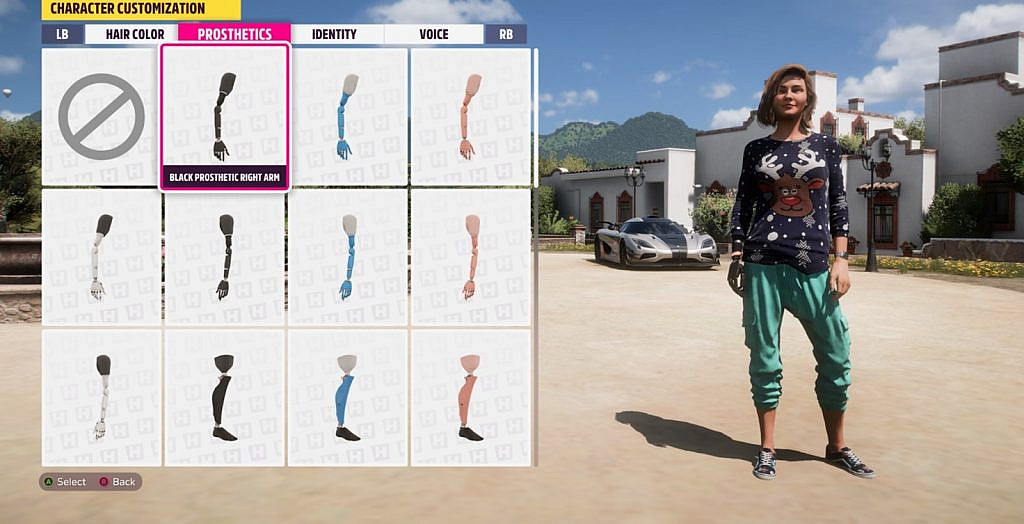
Task: Select the Black Prosthetic Right Arm tile
Action: click(224, 117)
